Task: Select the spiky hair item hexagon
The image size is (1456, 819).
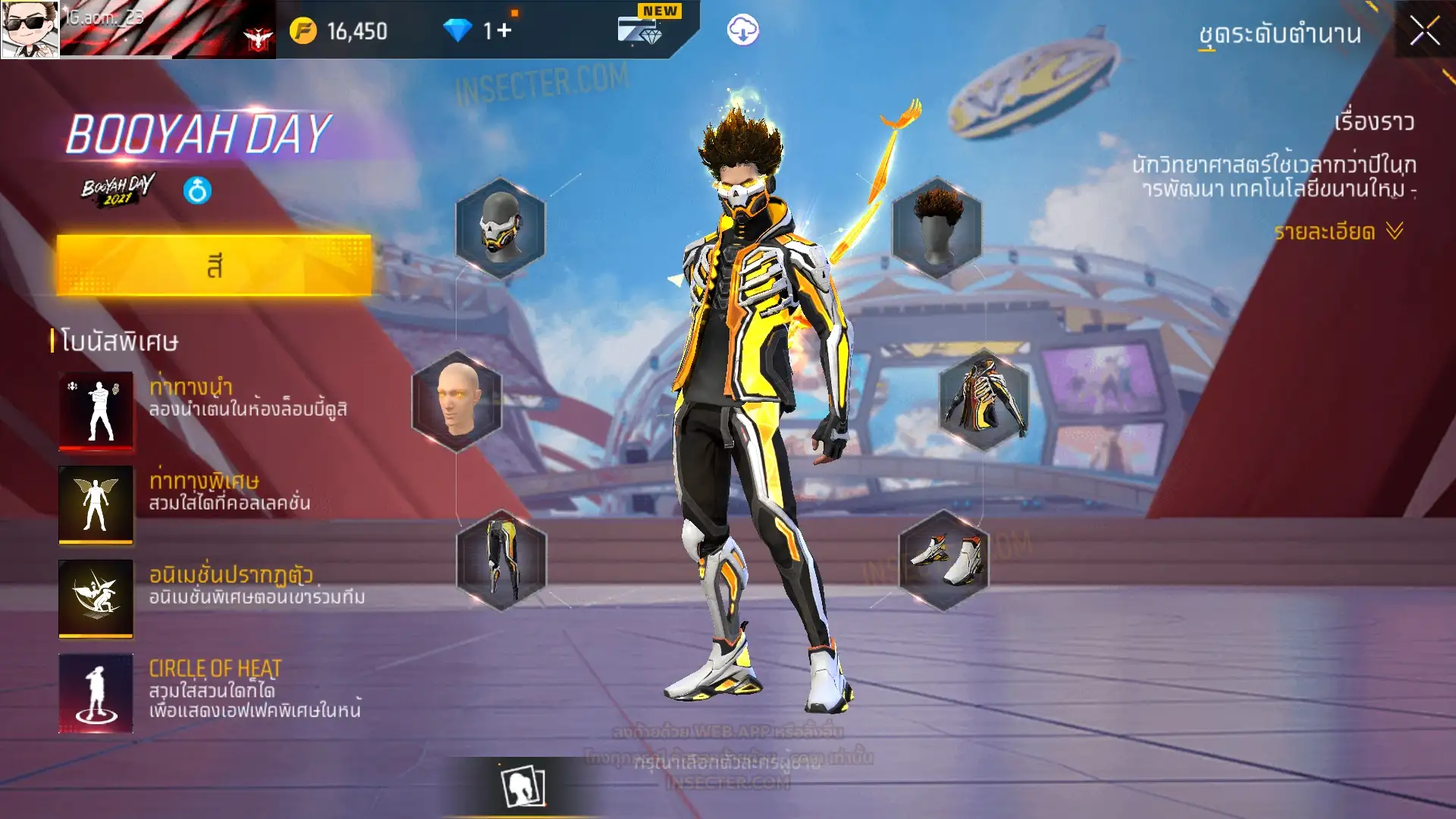Action: (x=937, y=227)
